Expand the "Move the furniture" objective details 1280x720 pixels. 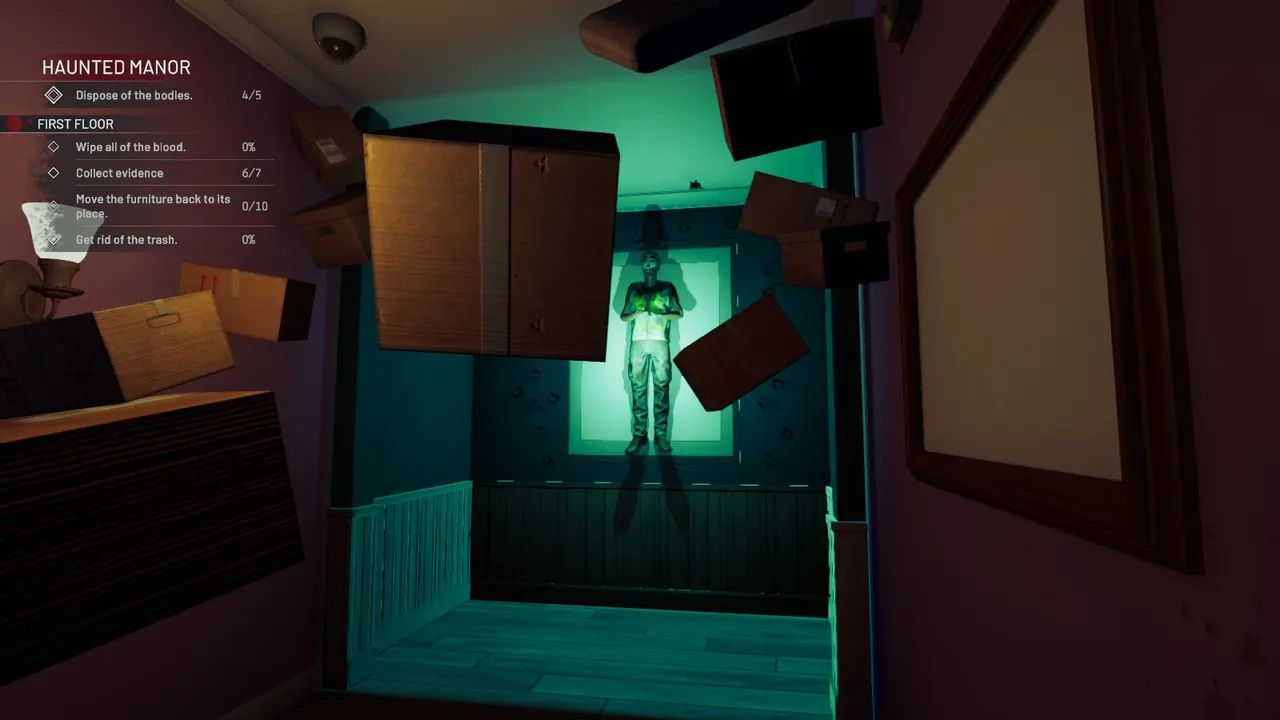(153, 206)
